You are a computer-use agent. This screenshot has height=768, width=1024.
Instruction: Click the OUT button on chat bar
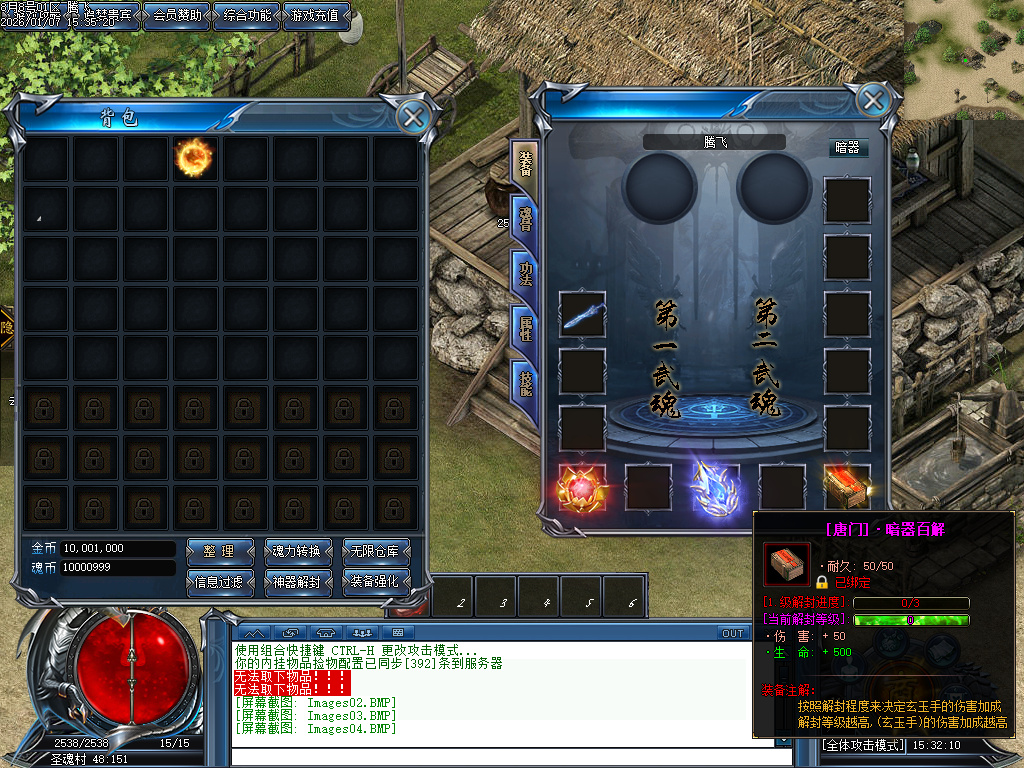coord(733,633)
